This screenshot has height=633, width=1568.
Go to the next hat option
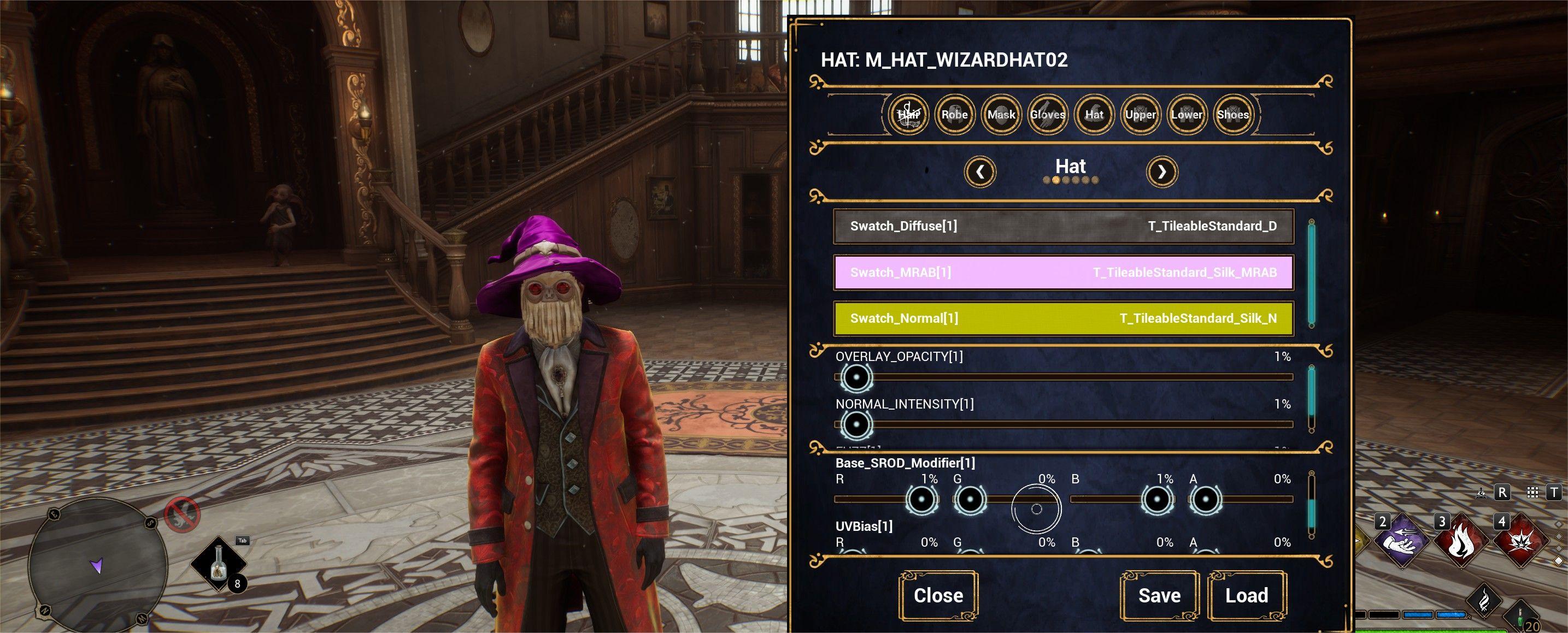tap(1161, 172)
